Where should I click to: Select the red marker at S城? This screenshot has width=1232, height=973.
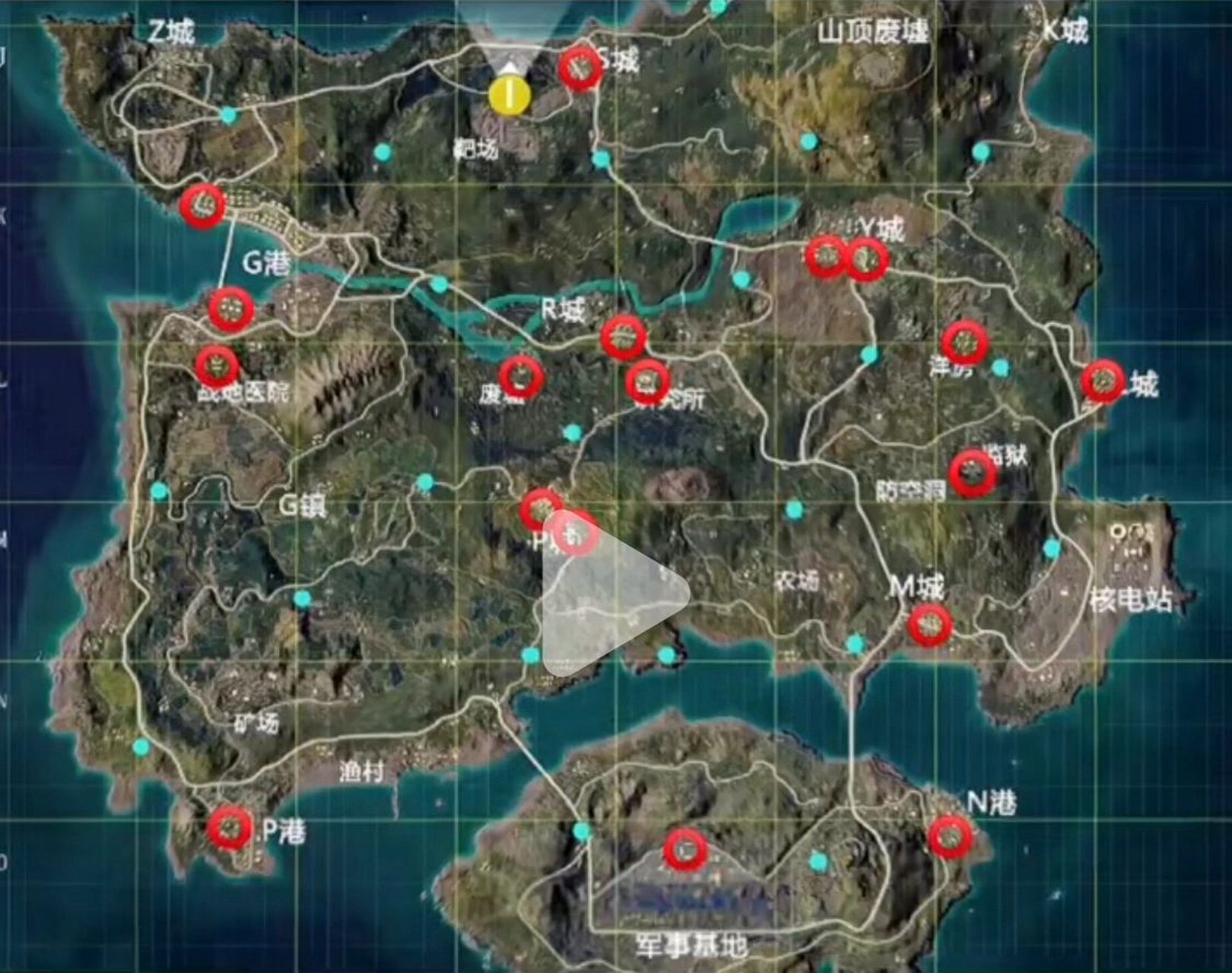pyautogui.click(x=579, y=68)
